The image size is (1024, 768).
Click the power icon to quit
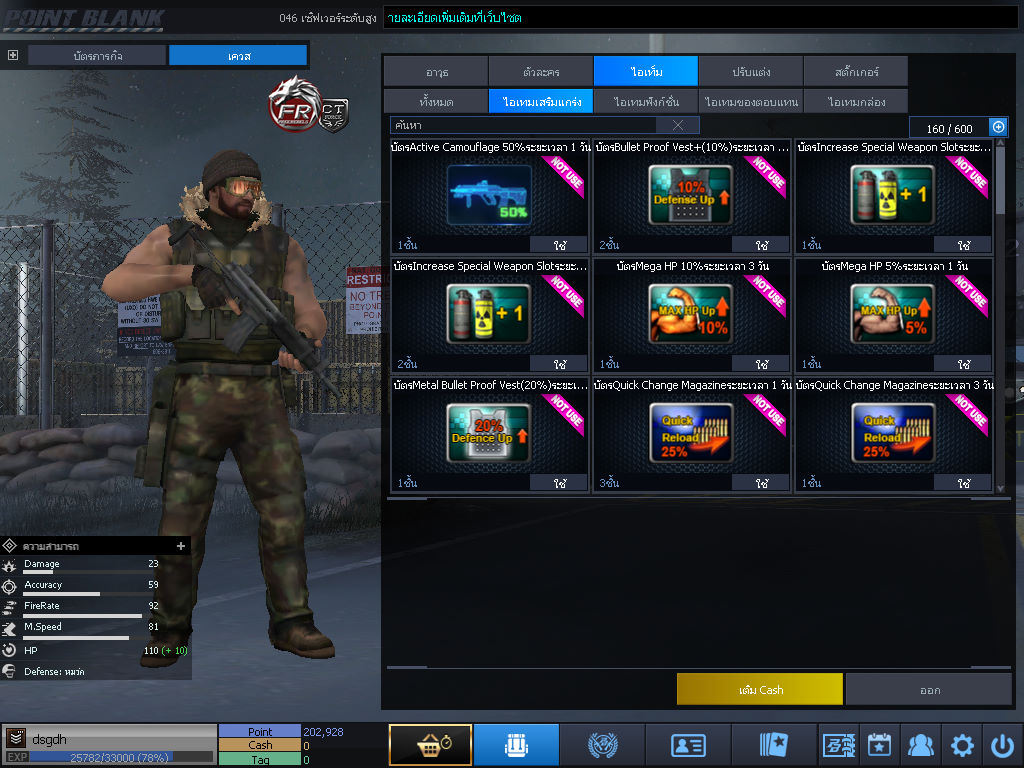pyautogui.click(x=1002, y=745)
